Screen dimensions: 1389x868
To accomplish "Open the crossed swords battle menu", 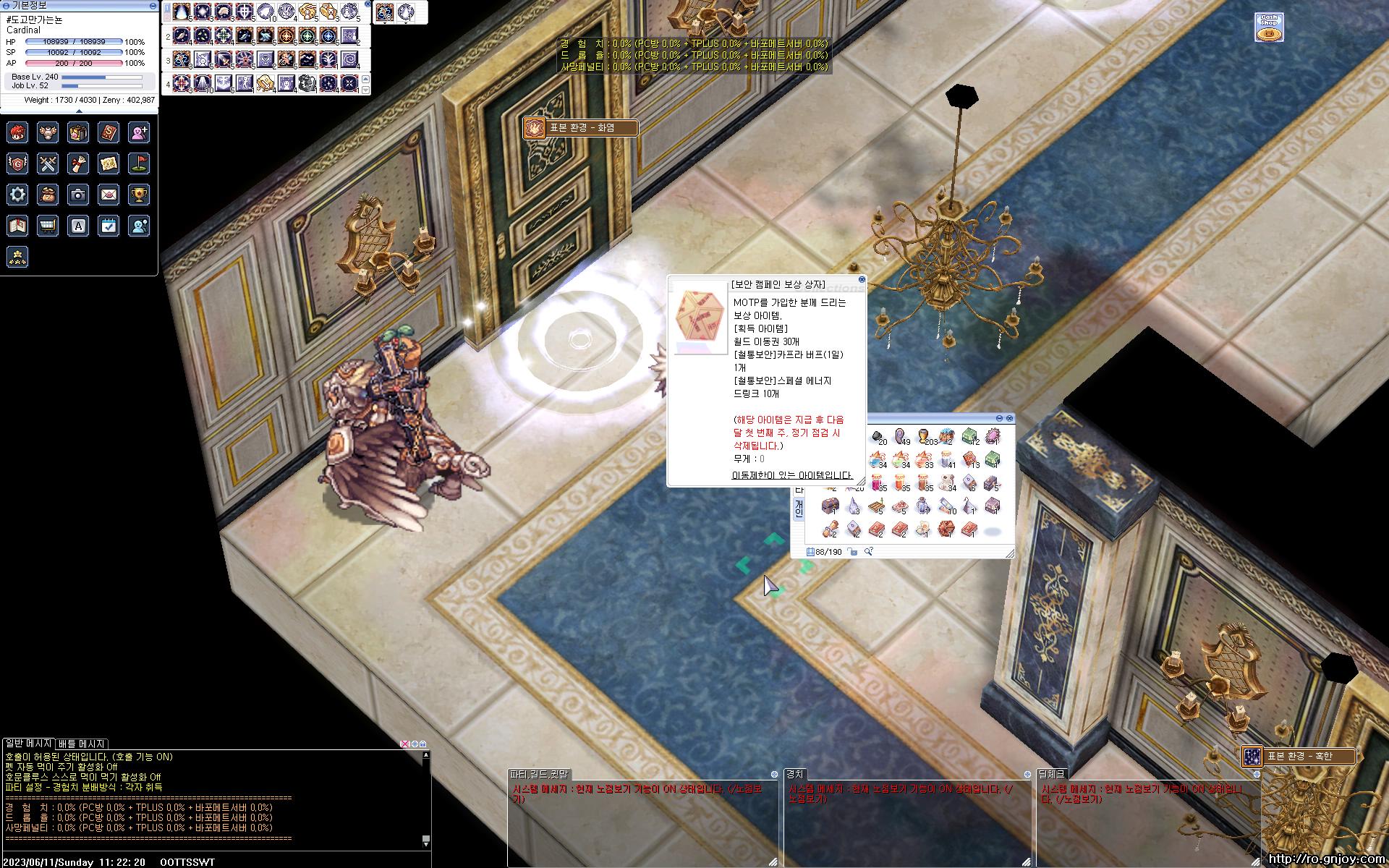I will 48,163.
